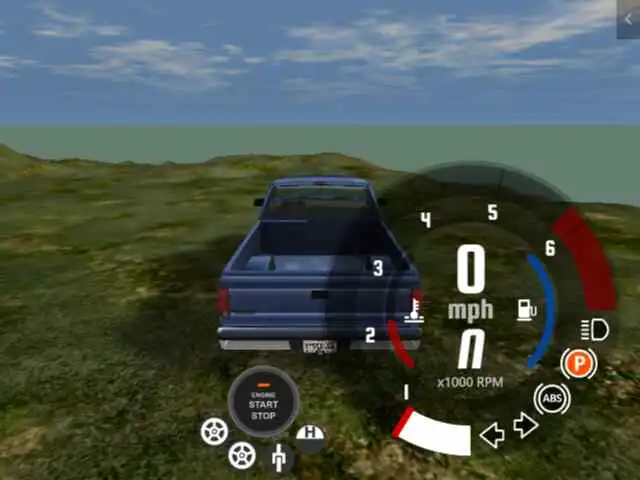Activate the right turn signal arrow

526,426
